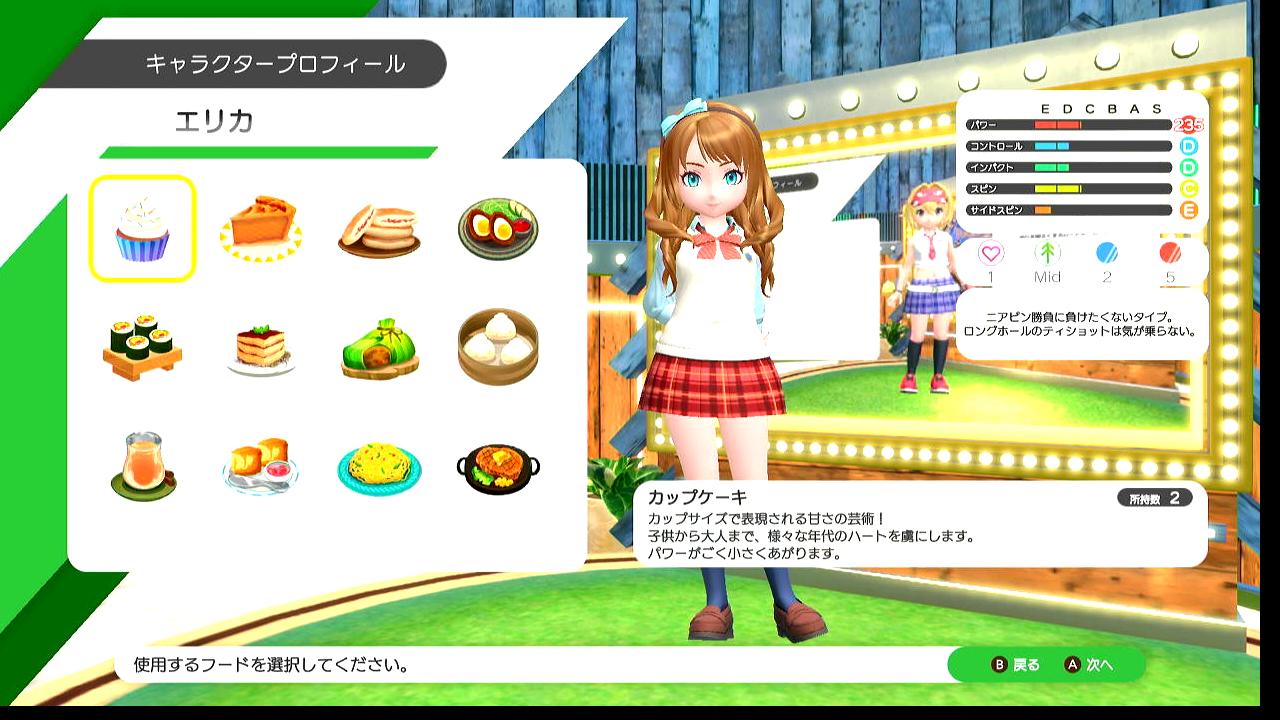Choose the steamed buns basket
Image resolution: width=1280 pixels, height=720 pixels.
click(498, 347)
